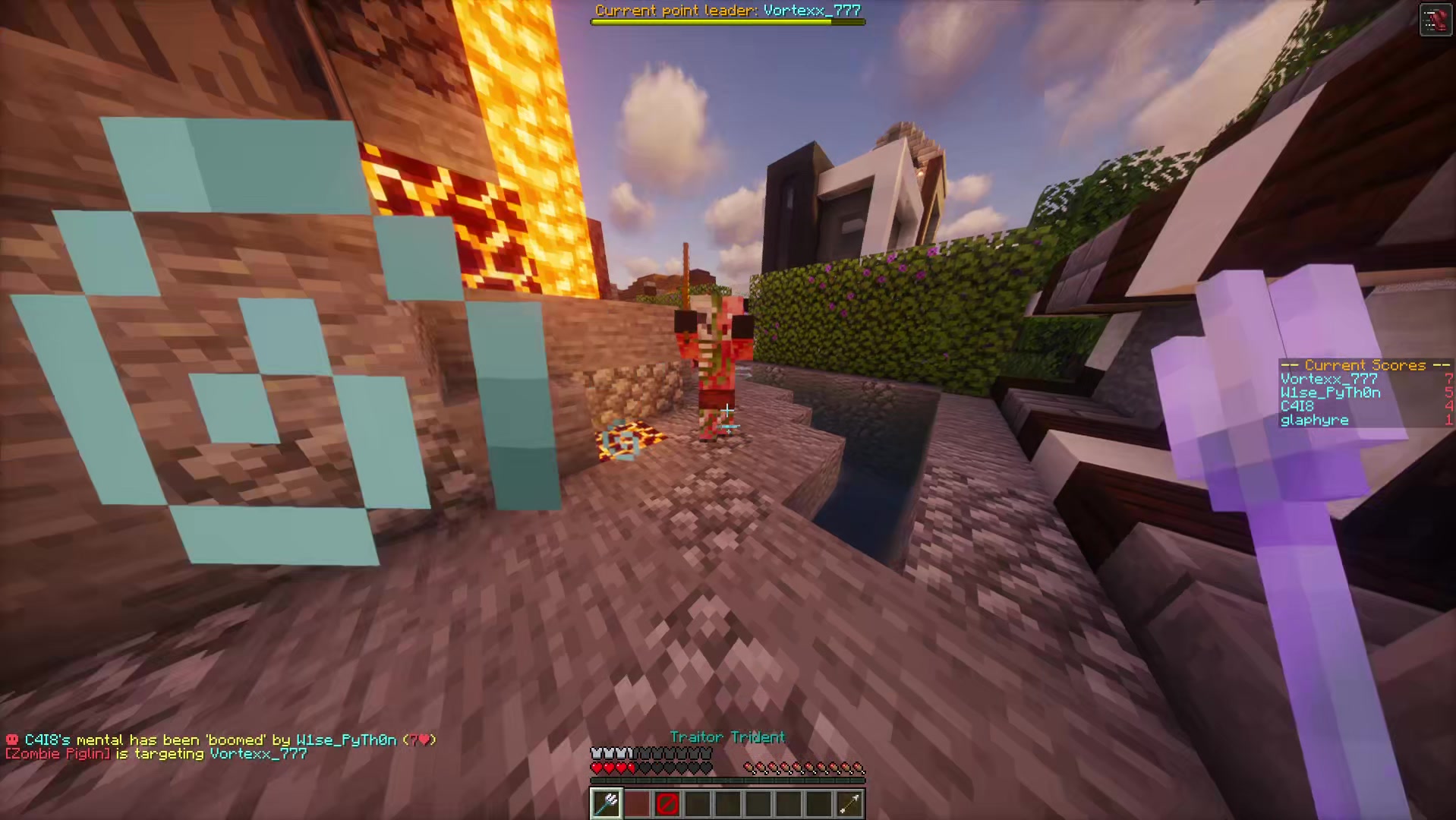Click the leftmost chestplate icon in the armor bar

[x=597, y=751]
